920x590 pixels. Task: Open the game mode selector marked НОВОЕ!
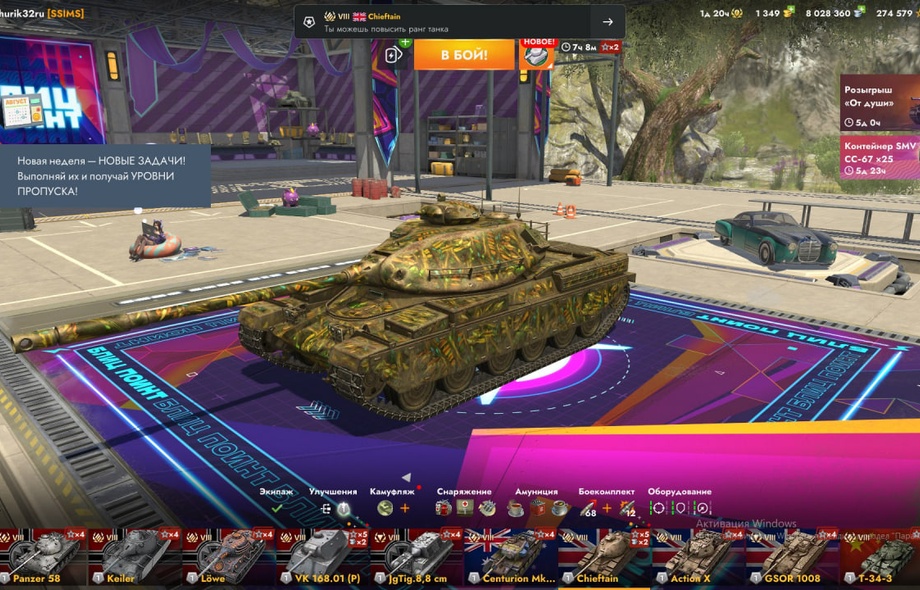click(538, 54)
